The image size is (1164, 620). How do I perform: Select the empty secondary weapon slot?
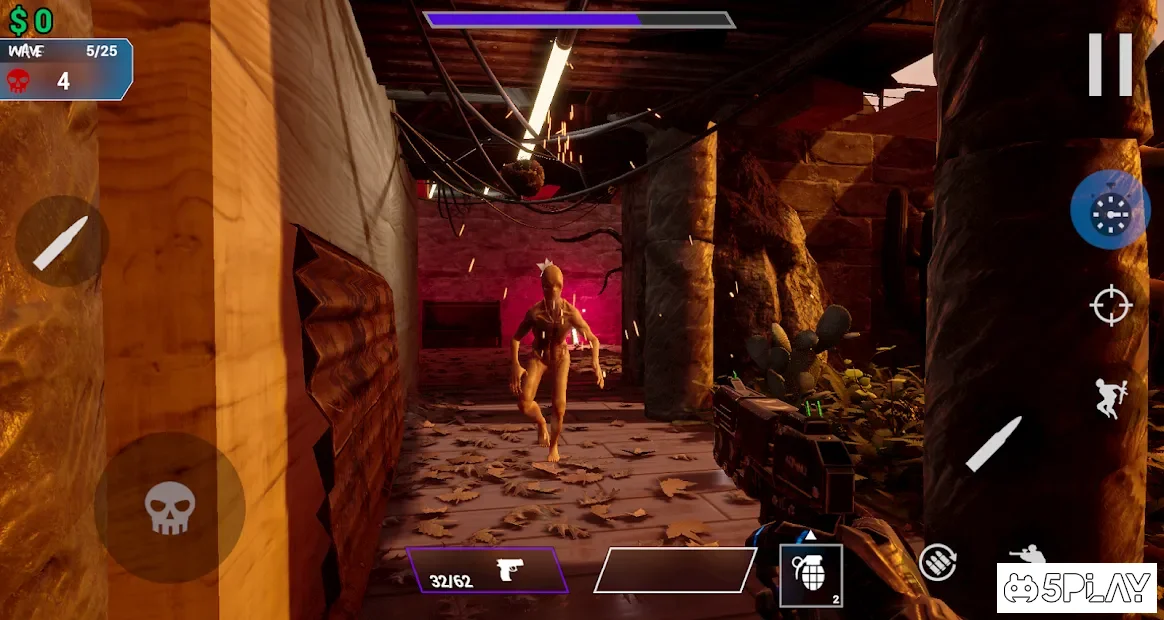click(675, 570)
